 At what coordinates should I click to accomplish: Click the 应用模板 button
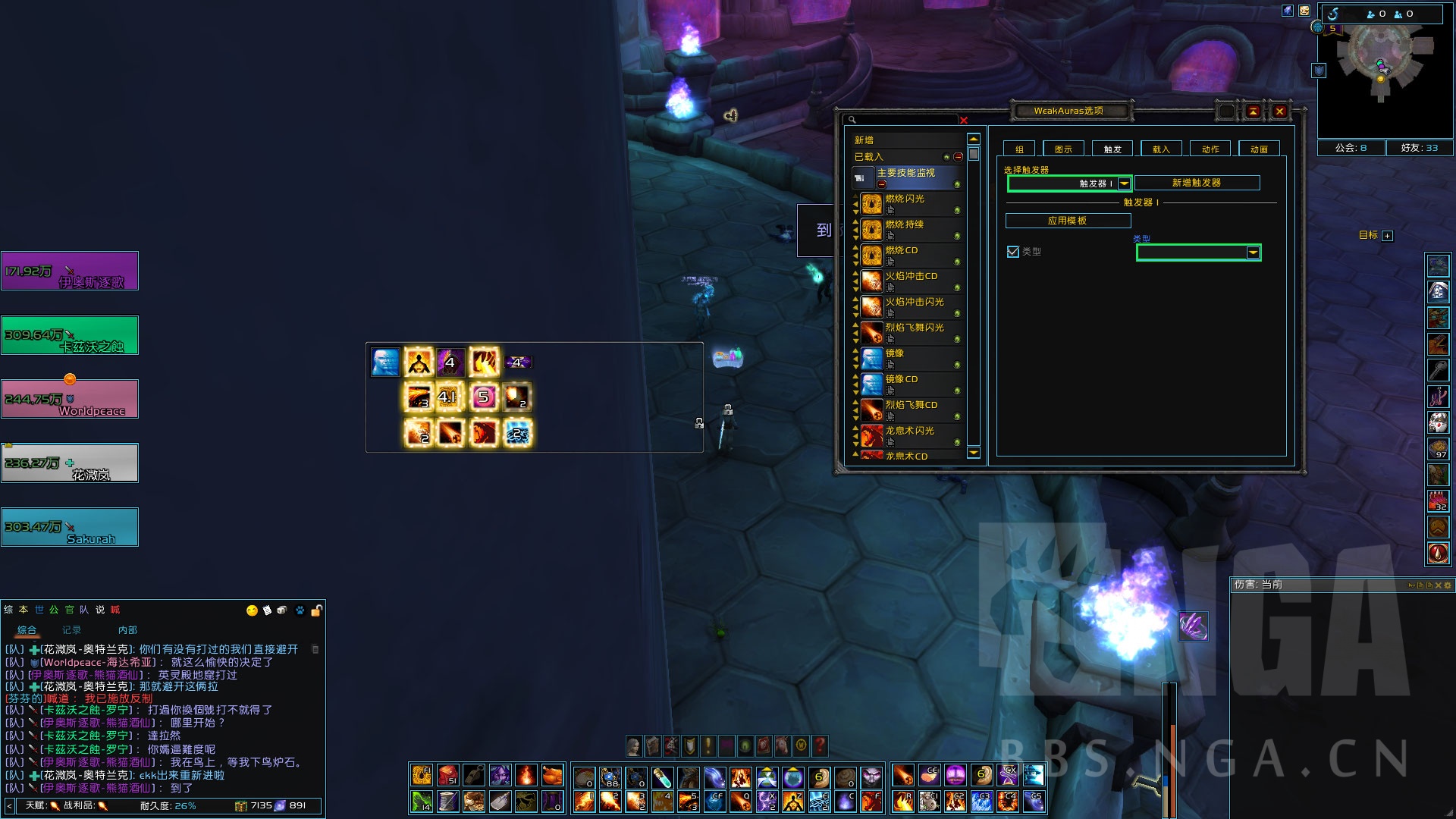(x=1068, y=221)
